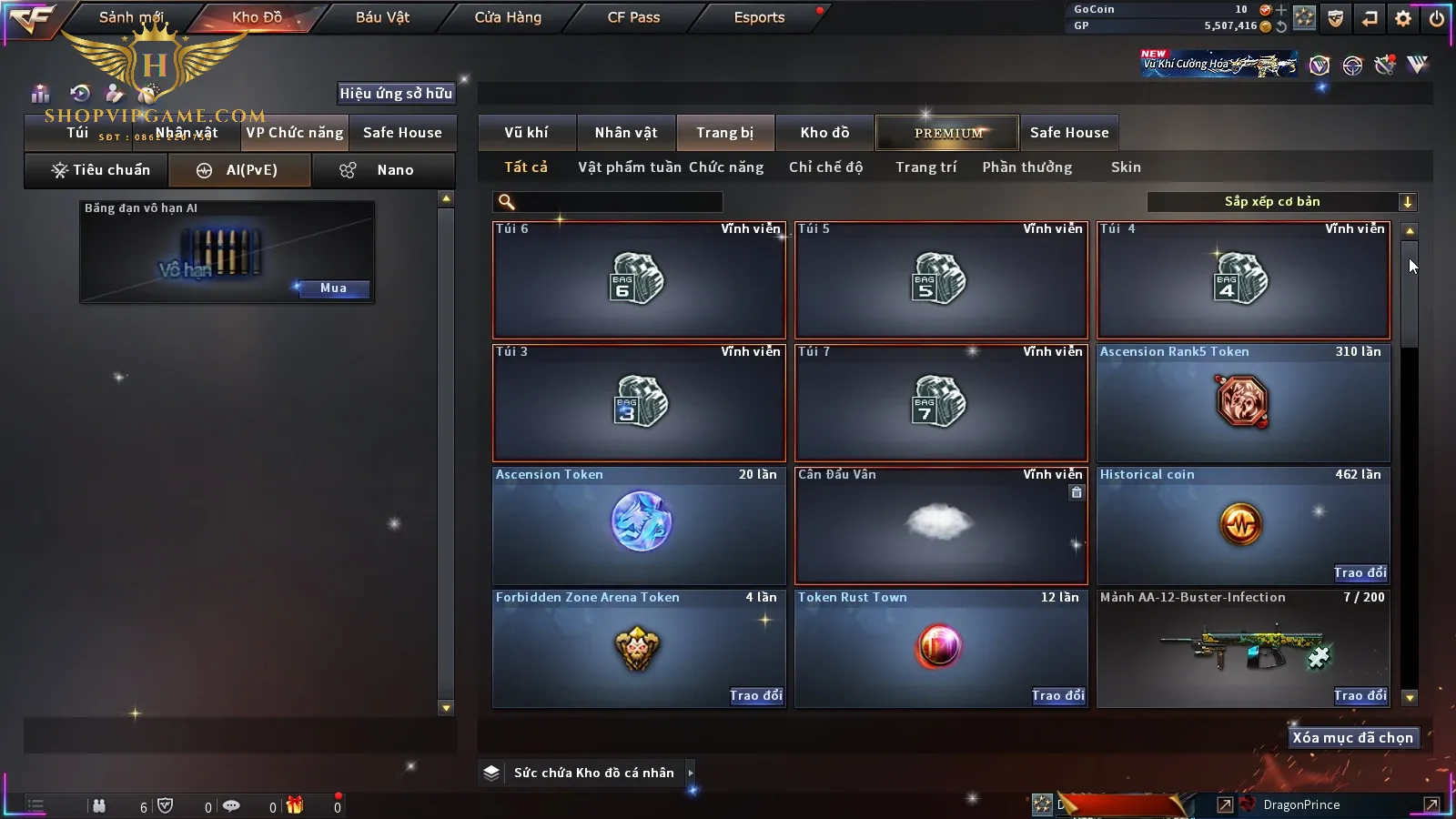The image size is (1456, 819).
Task: Select the Cân Đẩu Vân cloud item
Action: pos(940,525)
